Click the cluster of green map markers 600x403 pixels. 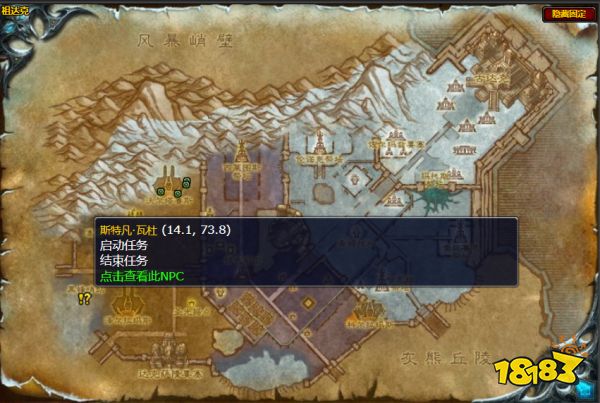171,187
